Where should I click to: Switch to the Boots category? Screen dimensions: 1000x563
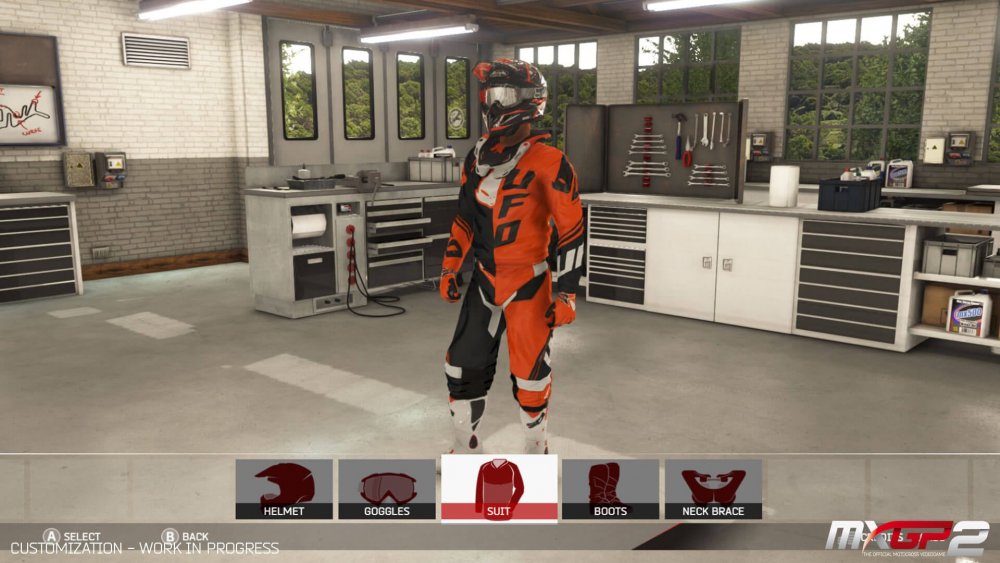coord(610,489)
